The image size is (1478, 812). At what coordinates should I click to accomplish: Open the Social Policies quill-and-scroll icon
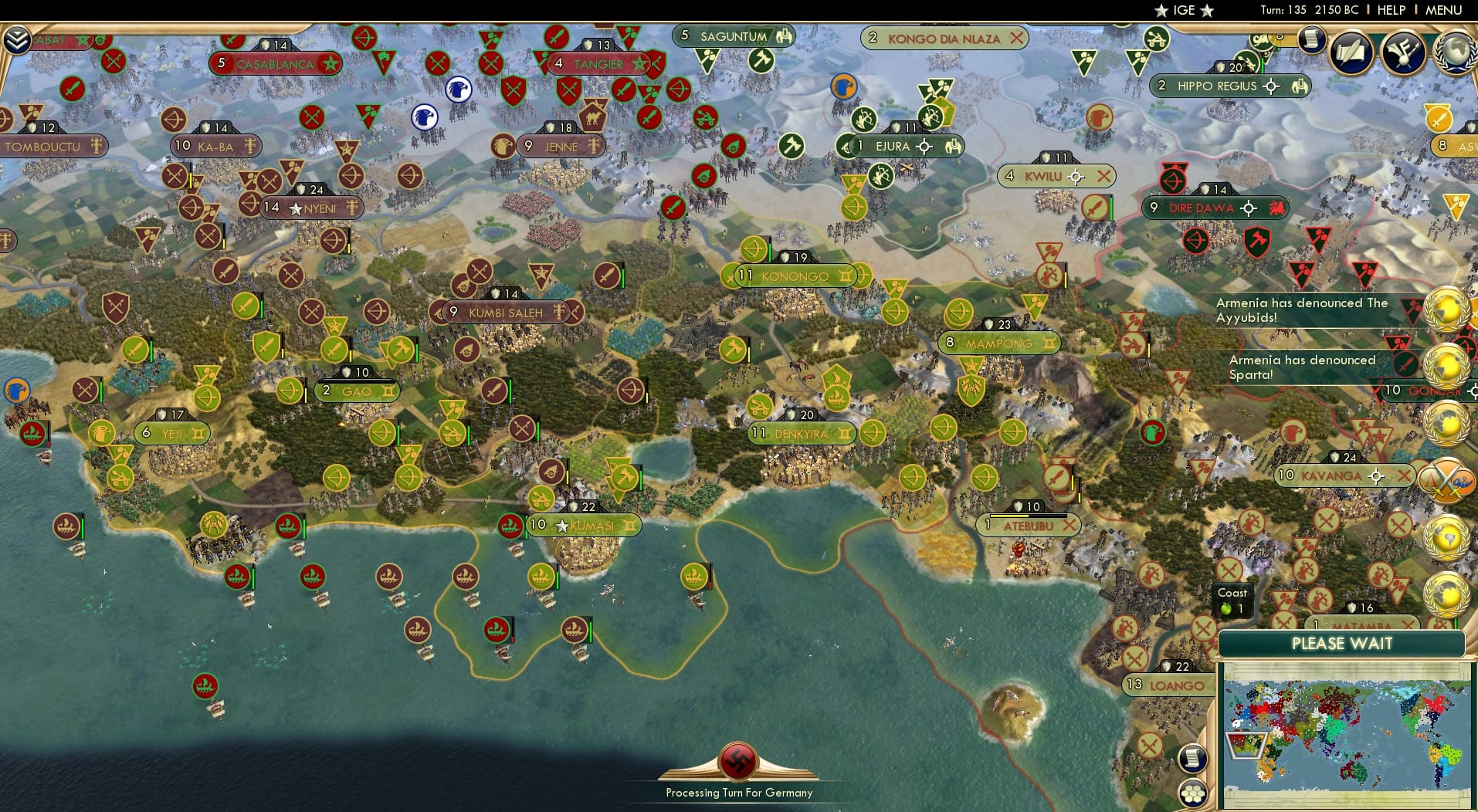(1352, 52)
